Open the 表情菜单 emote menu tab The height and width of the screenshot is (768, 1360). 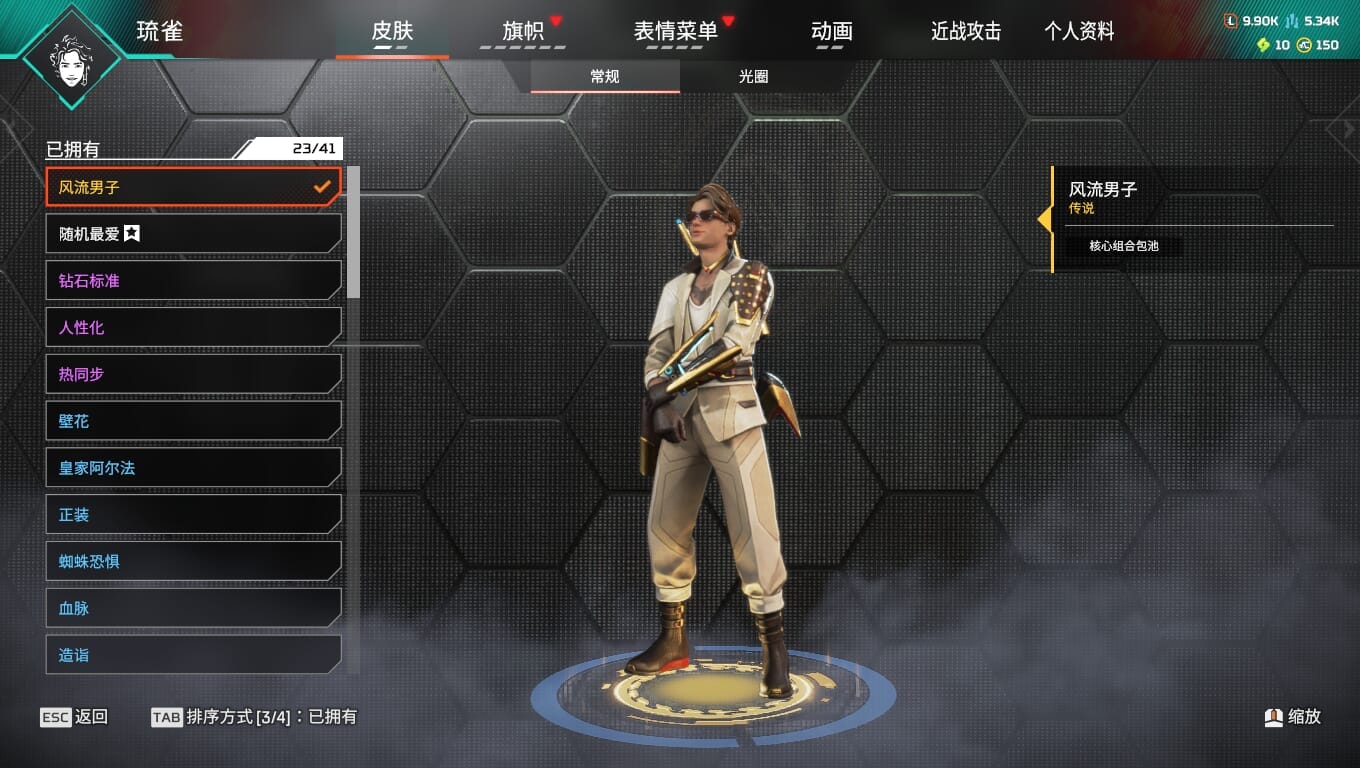pos(676,31)
